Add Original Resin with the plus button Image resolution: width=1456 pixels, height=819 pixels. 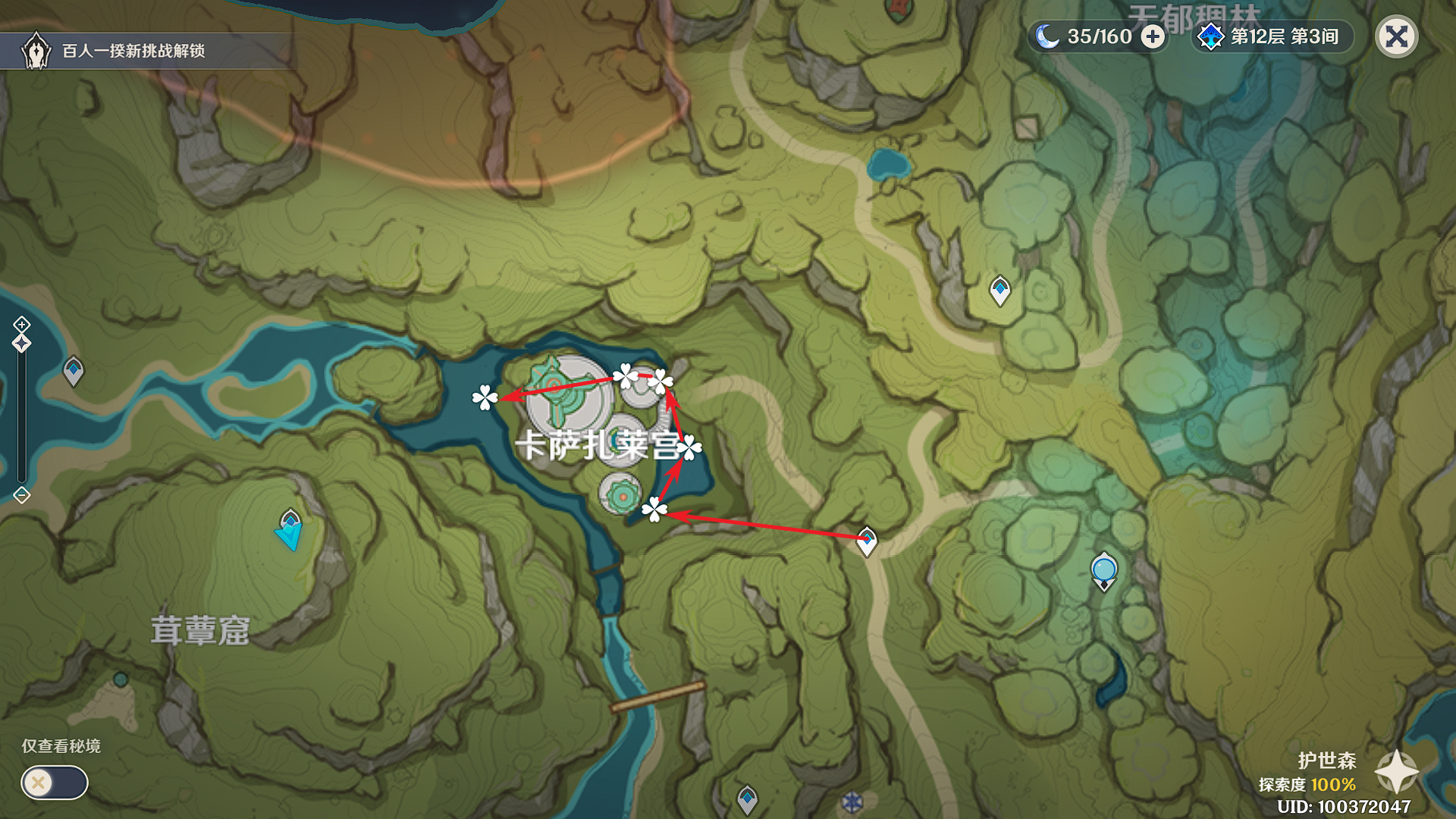pos(1153,36)
